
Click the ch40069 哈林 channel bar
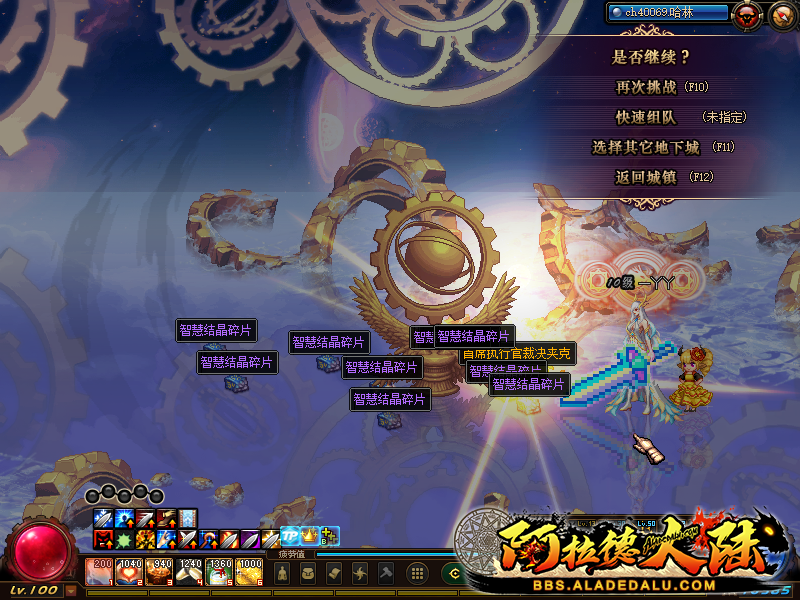[x=667, y=12]
